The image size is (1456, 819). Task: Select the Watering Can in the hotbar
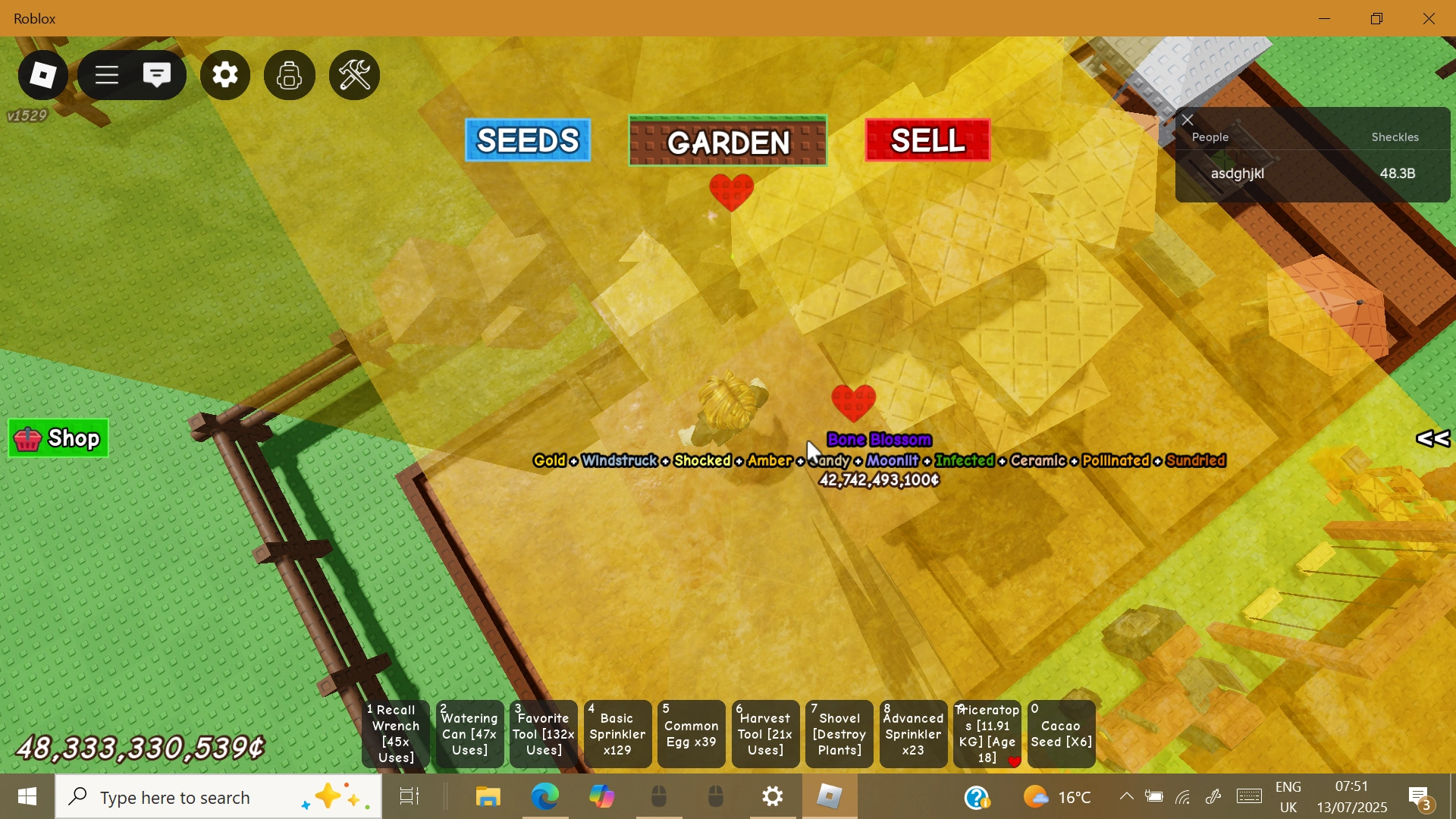(469, 733)
